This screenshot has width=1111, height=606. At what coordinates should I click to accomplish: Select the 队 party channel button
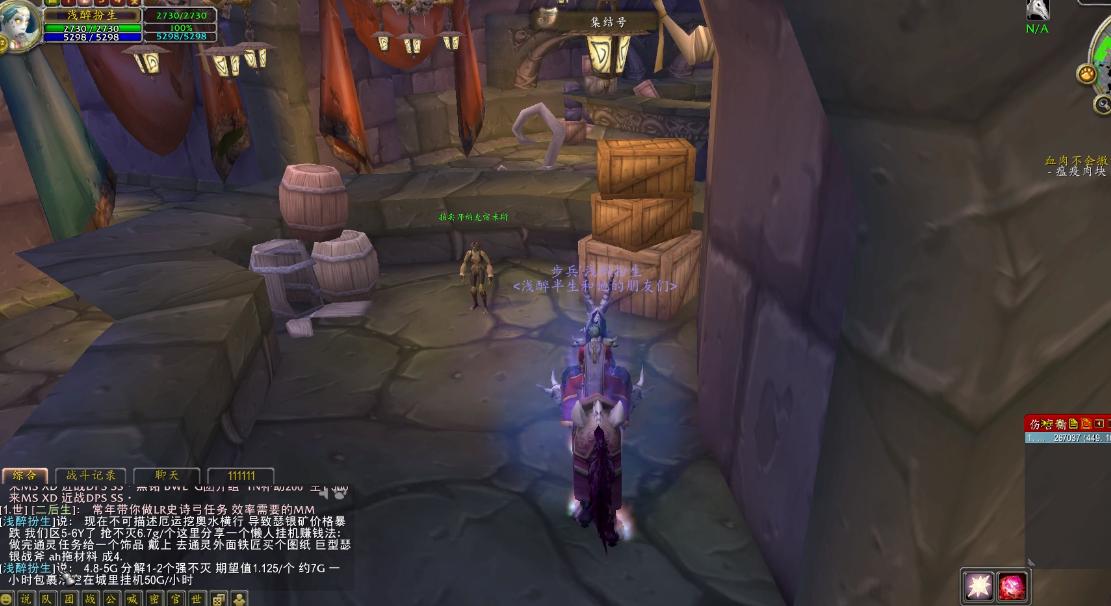click(47, 599)
